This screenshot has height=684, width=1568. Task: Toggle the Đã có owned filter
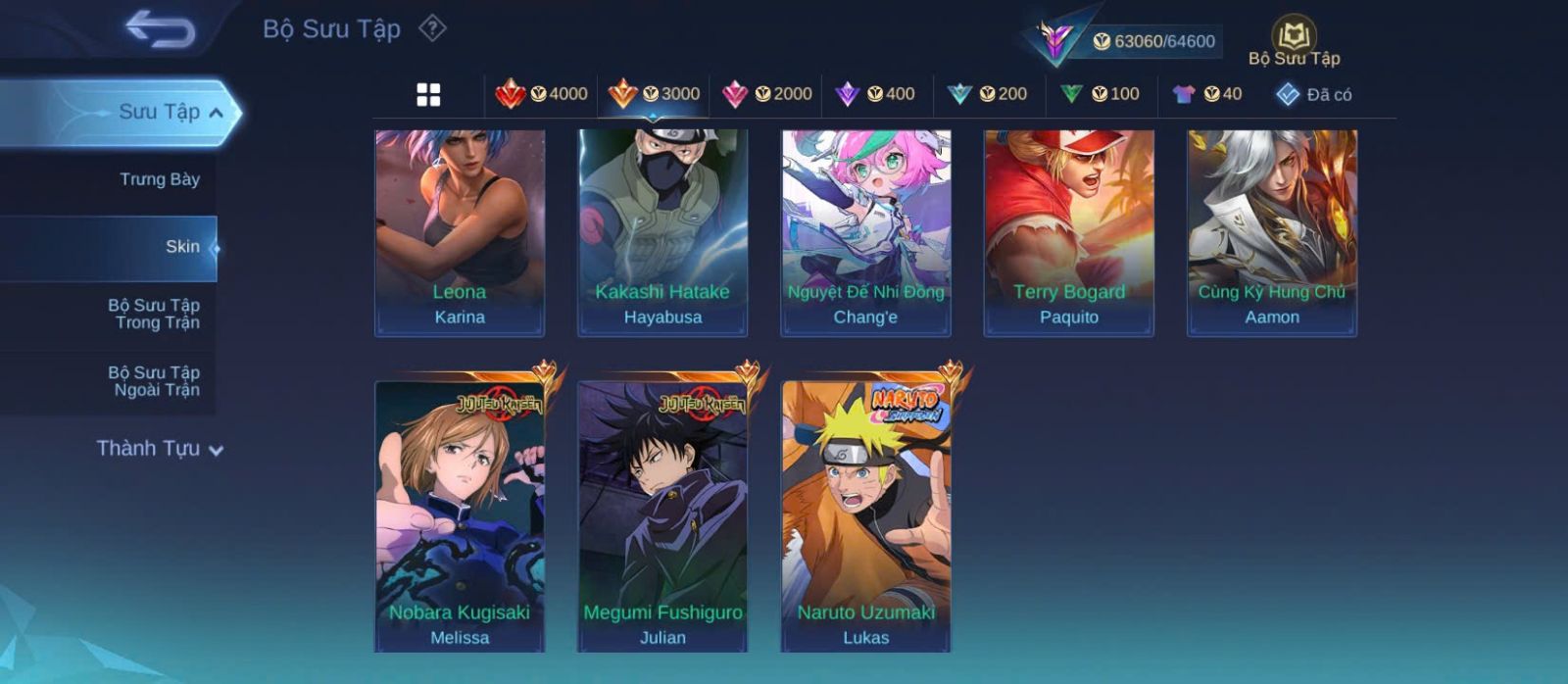[1314, 94]
